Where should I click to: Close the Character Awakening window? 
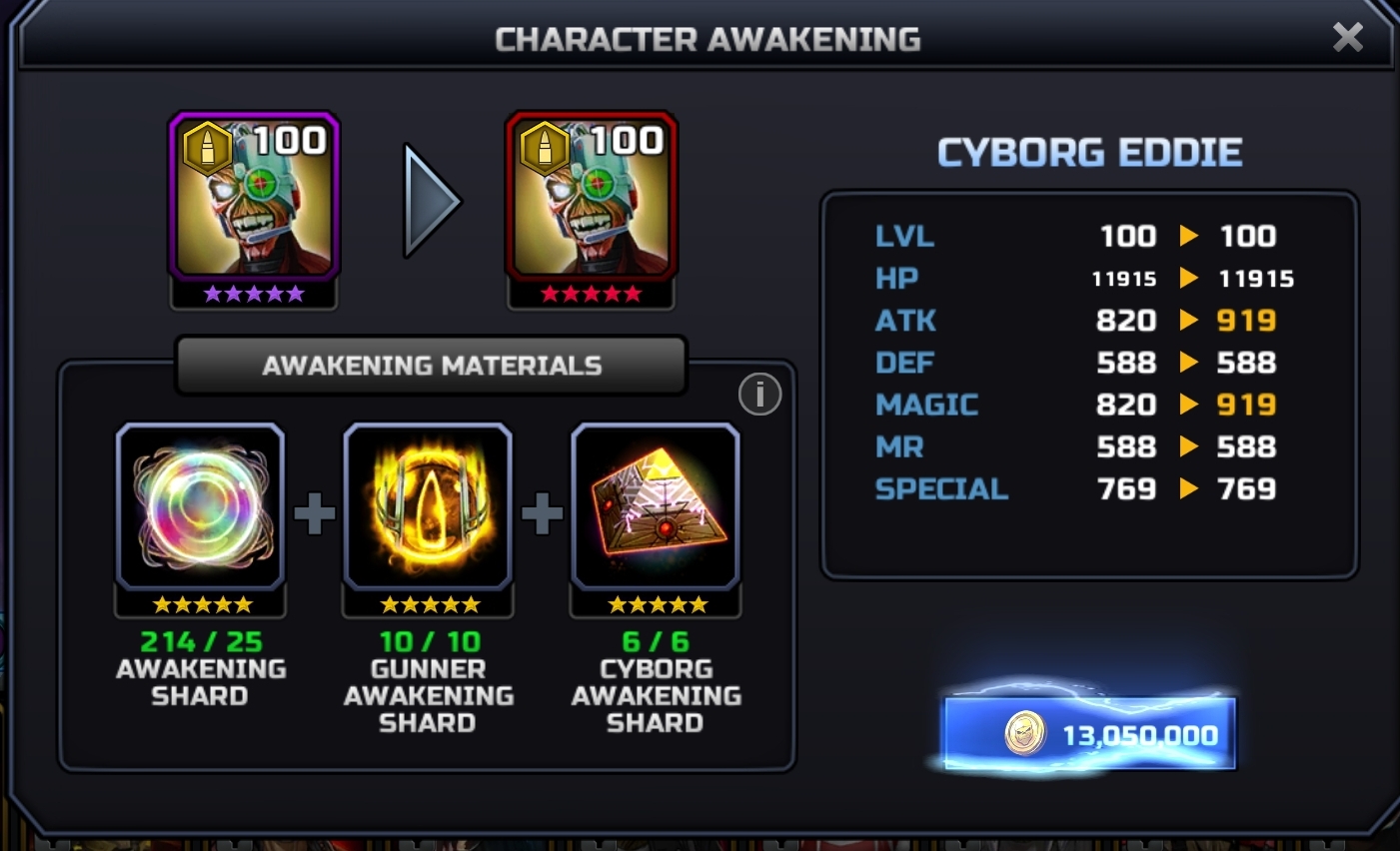pyautogui.click(x=1347, y=38)
